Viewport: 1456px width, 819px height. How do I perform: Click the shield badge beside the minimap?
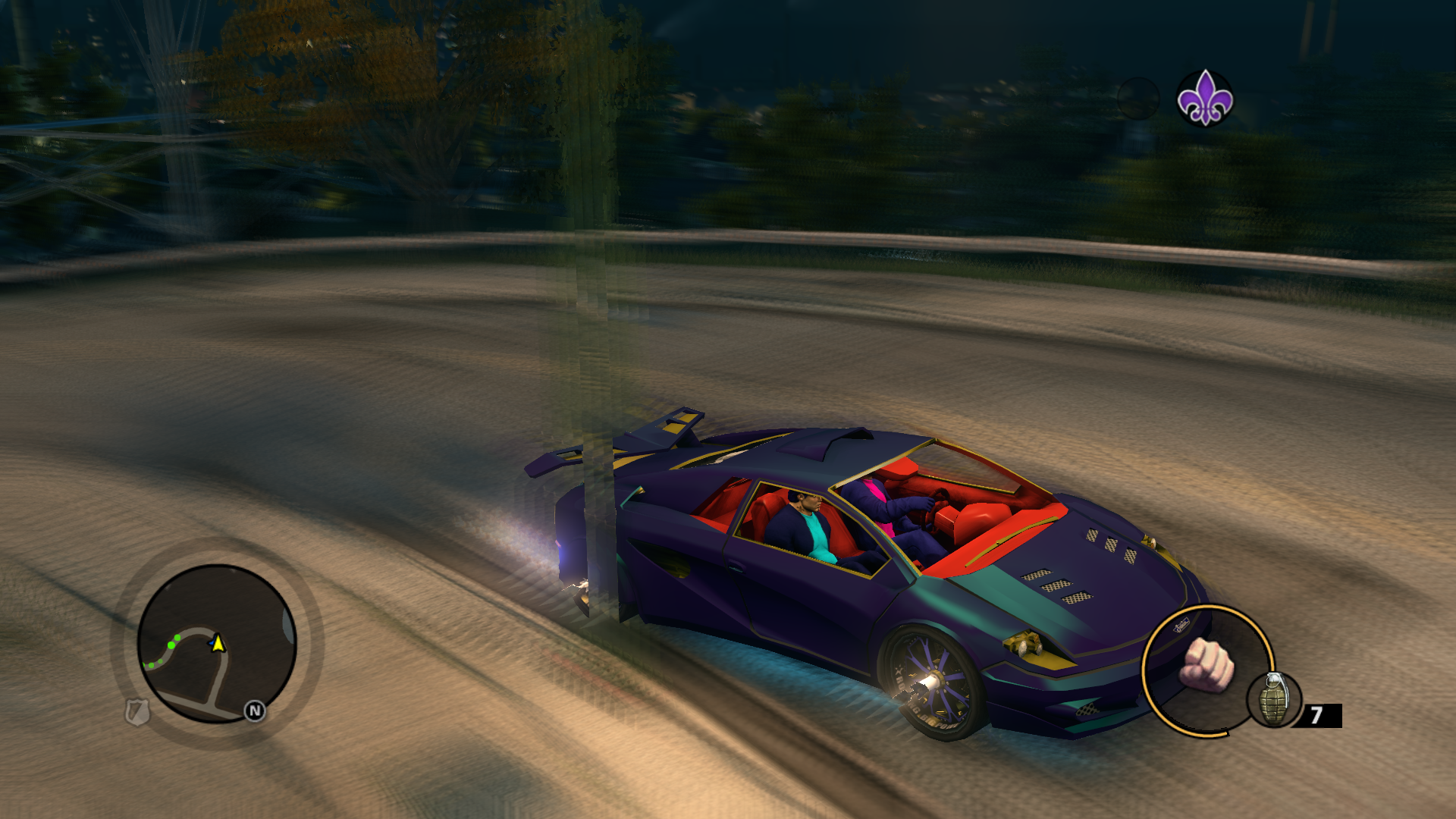point(137,712)
